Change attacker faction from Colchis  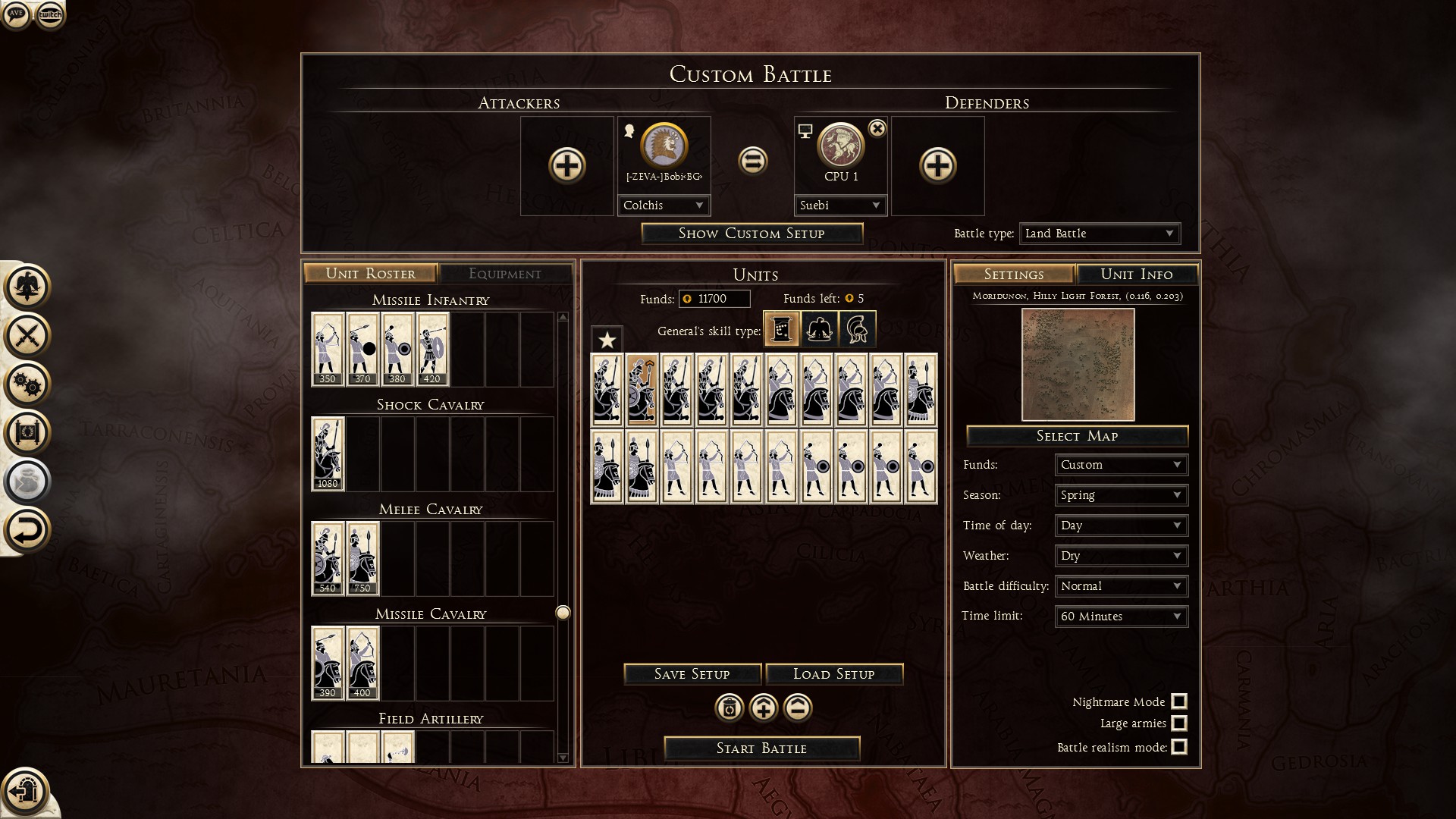click(664, 206)
